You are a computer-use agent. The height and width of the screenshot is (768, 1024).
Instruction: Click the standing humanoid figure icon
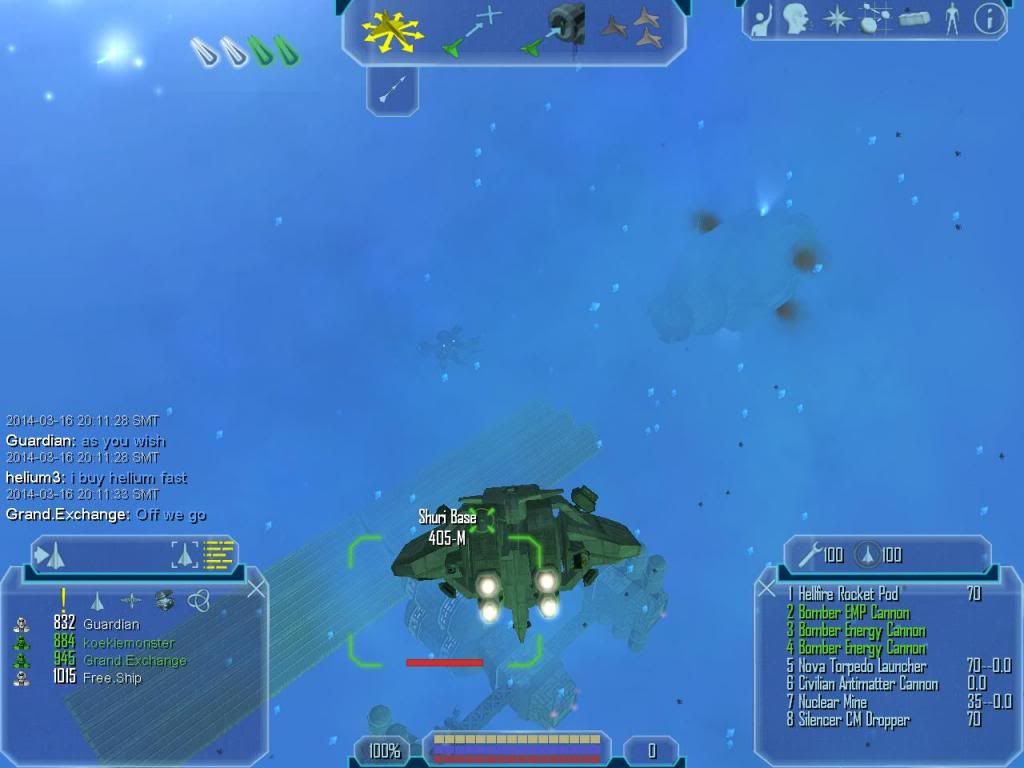tap(951, 18)
